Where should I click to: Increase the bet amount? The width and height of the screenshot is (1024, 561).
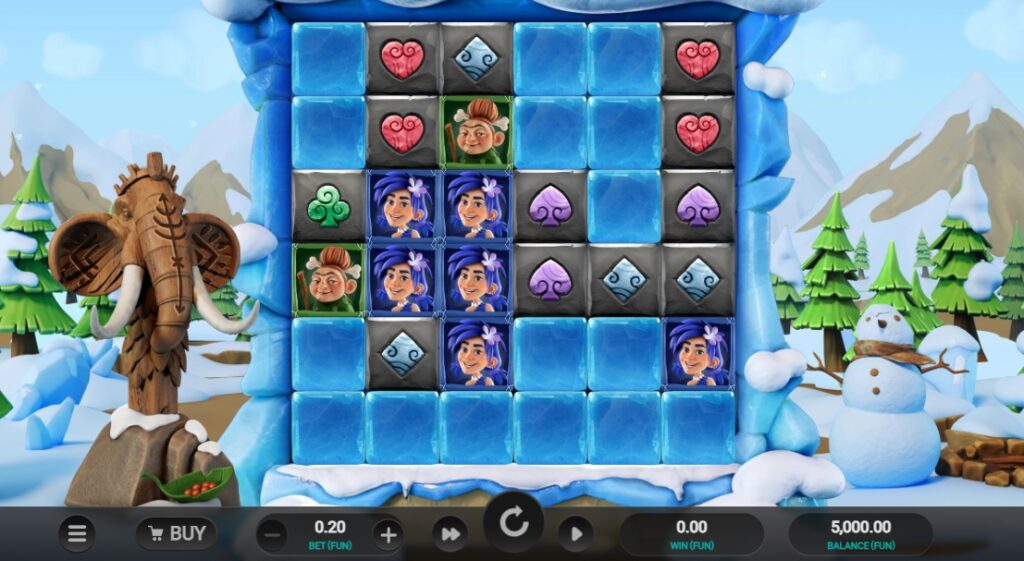click(x=388, y=535)
